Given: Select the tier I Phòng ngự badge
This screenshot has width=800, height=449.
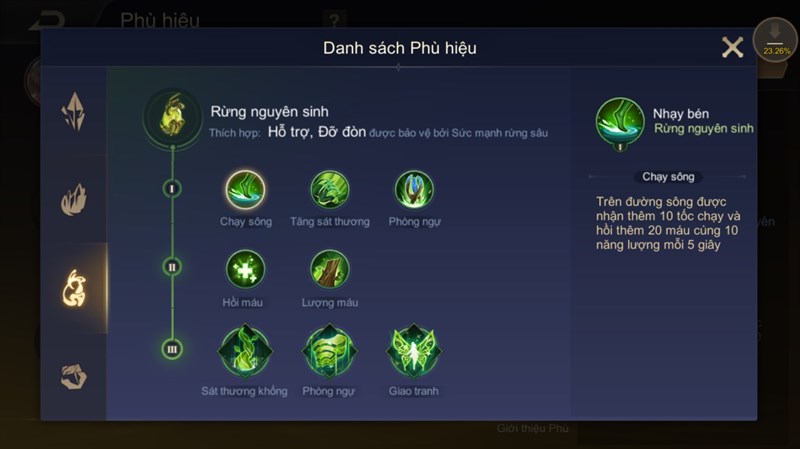Looking at the screenshot, I should pos(414,189).
